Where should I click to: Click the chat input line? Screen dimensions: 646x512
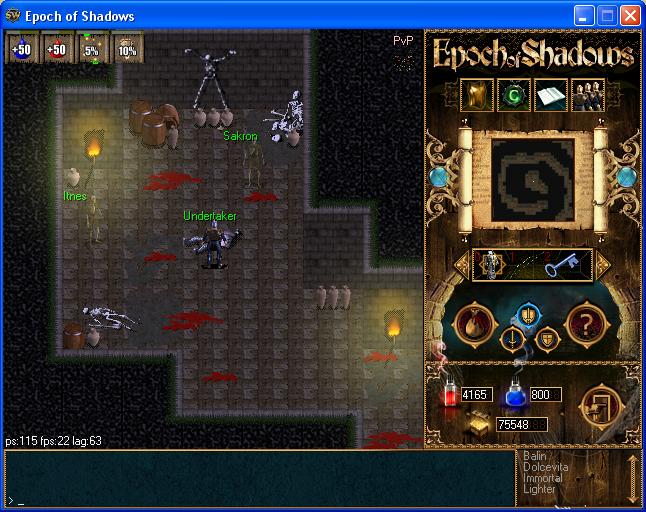tap(260, 499)
